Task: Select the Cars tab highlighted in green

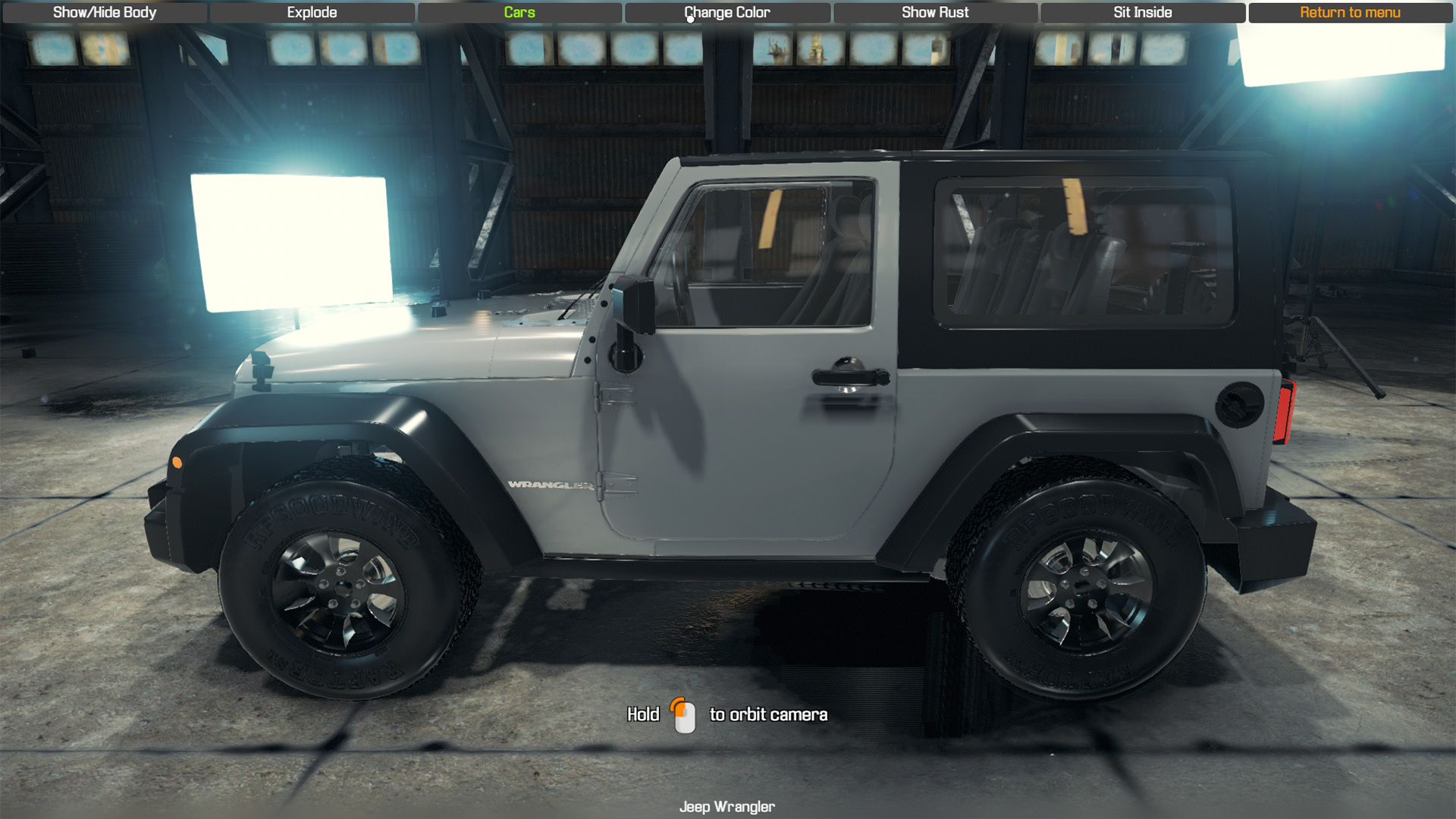Action: [519, 12]
